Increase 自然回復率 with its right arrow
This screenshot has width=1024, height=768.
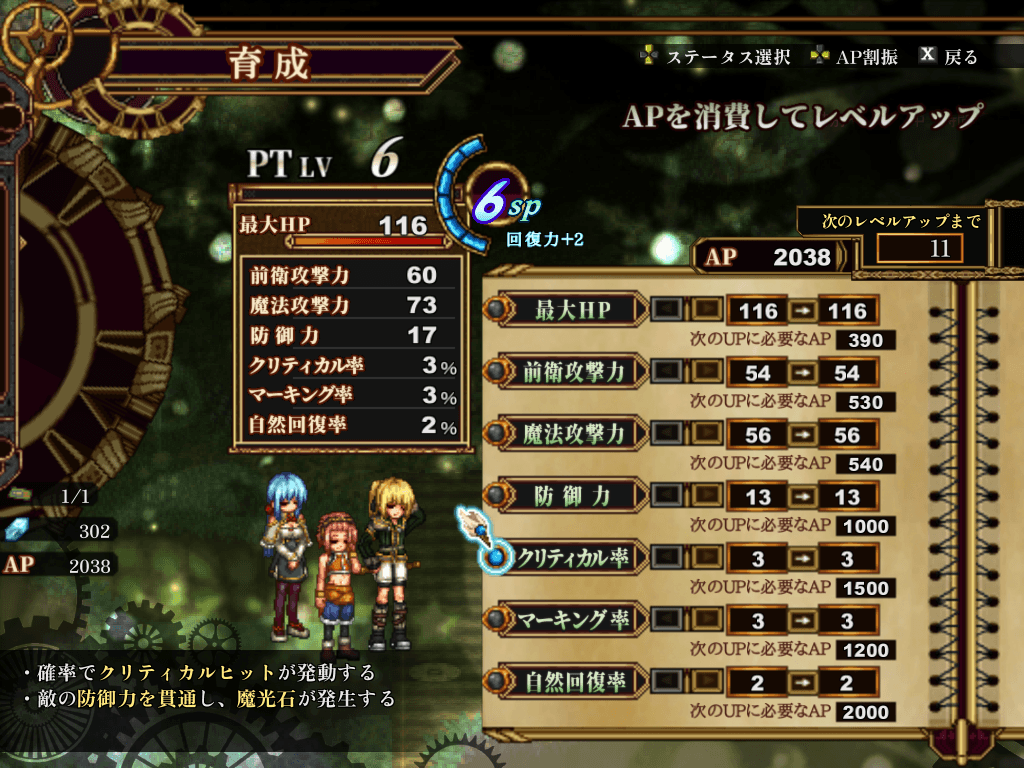706,682
